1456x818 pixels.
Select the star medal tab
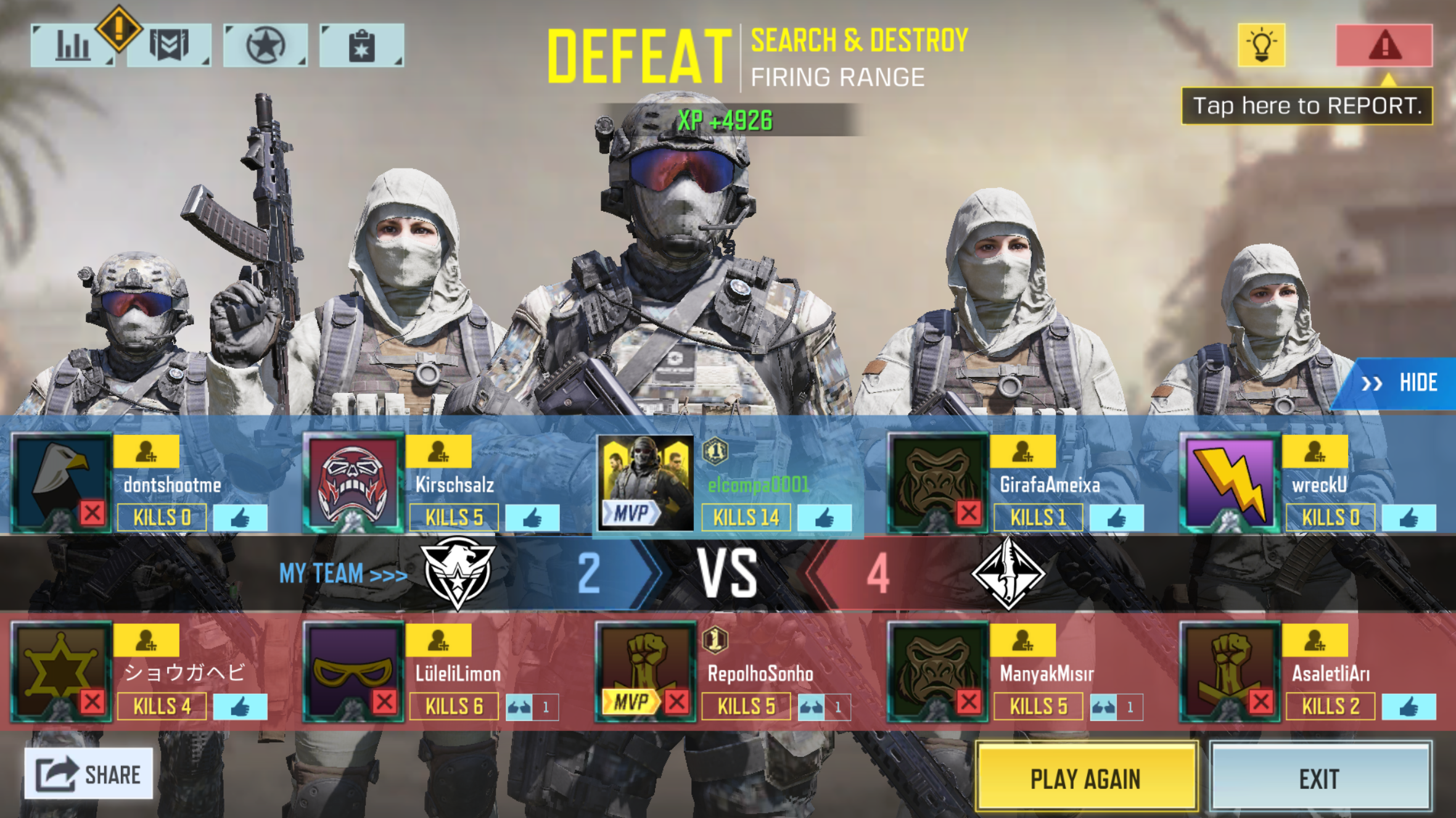266,45
